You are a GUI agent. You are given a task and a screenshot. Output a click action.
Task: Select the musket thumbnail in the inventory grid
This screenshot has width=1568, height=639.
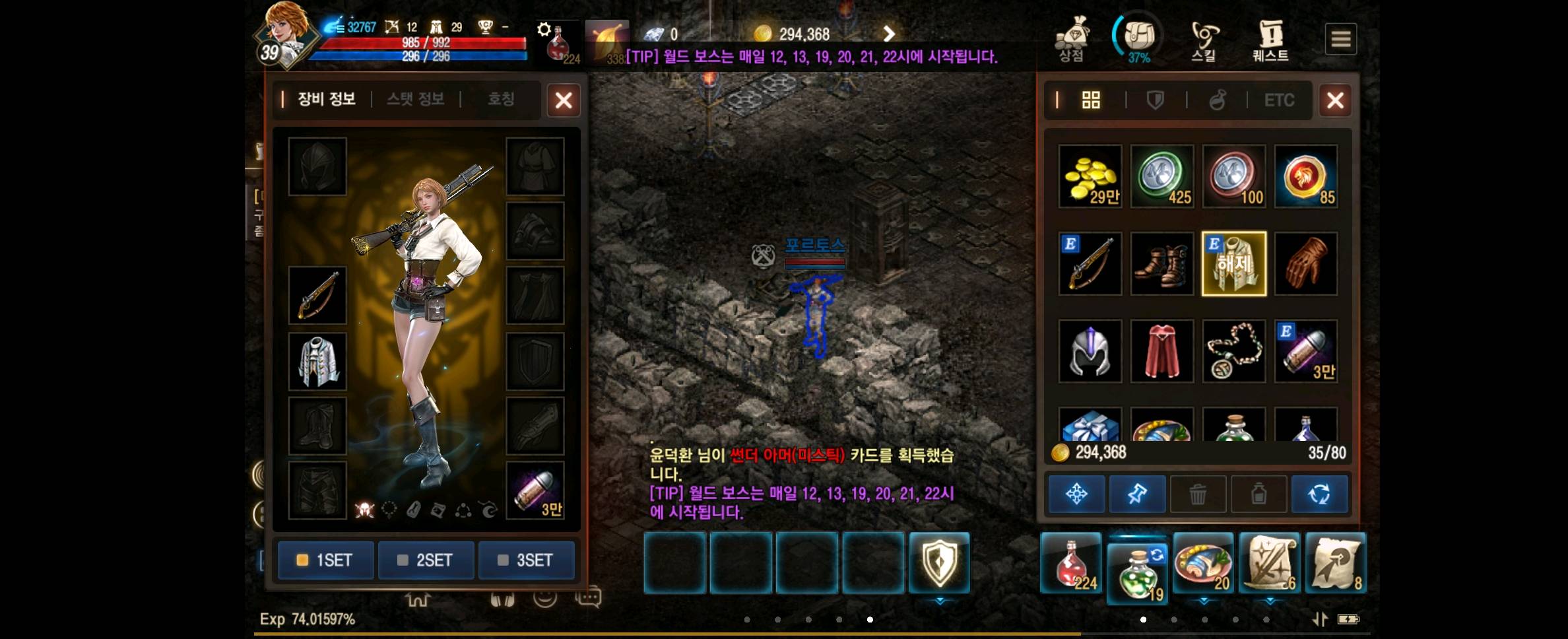coord(1090,263)
